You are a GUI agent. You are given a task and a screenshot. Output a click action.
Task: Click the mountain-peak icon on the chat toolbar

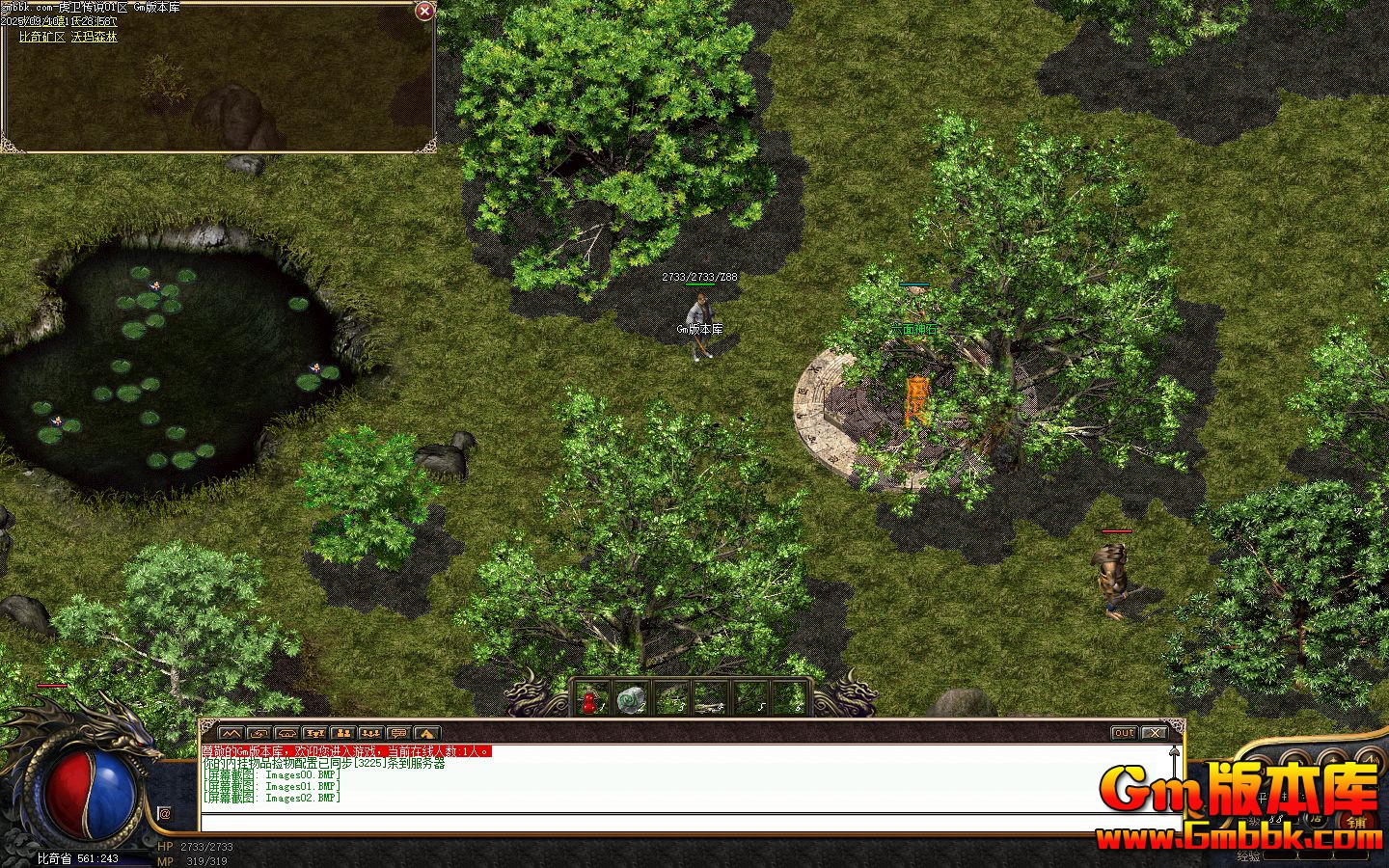(x=231, y=733)
